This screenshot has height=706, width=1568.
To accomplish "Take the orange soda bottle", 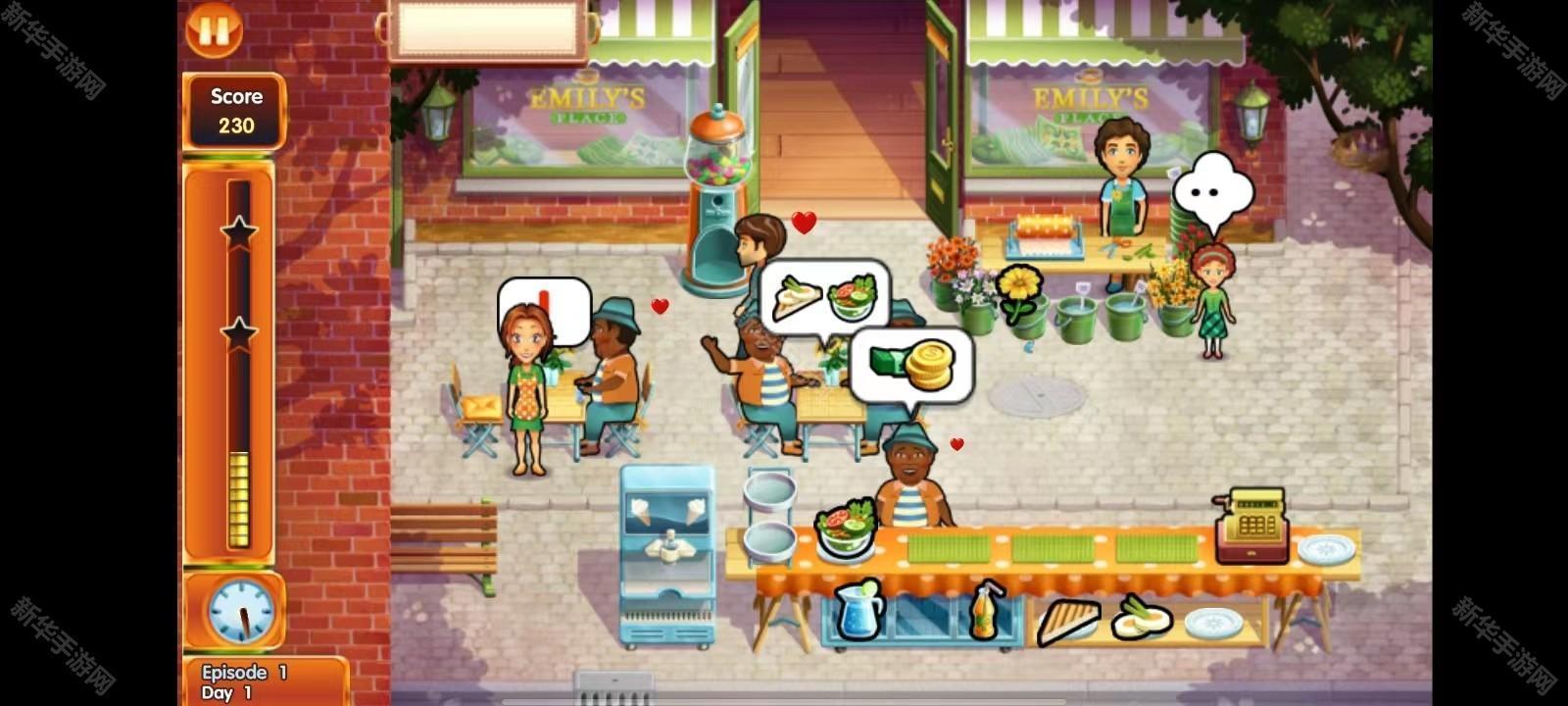I will pyautogui.click(x=986, y=610).
